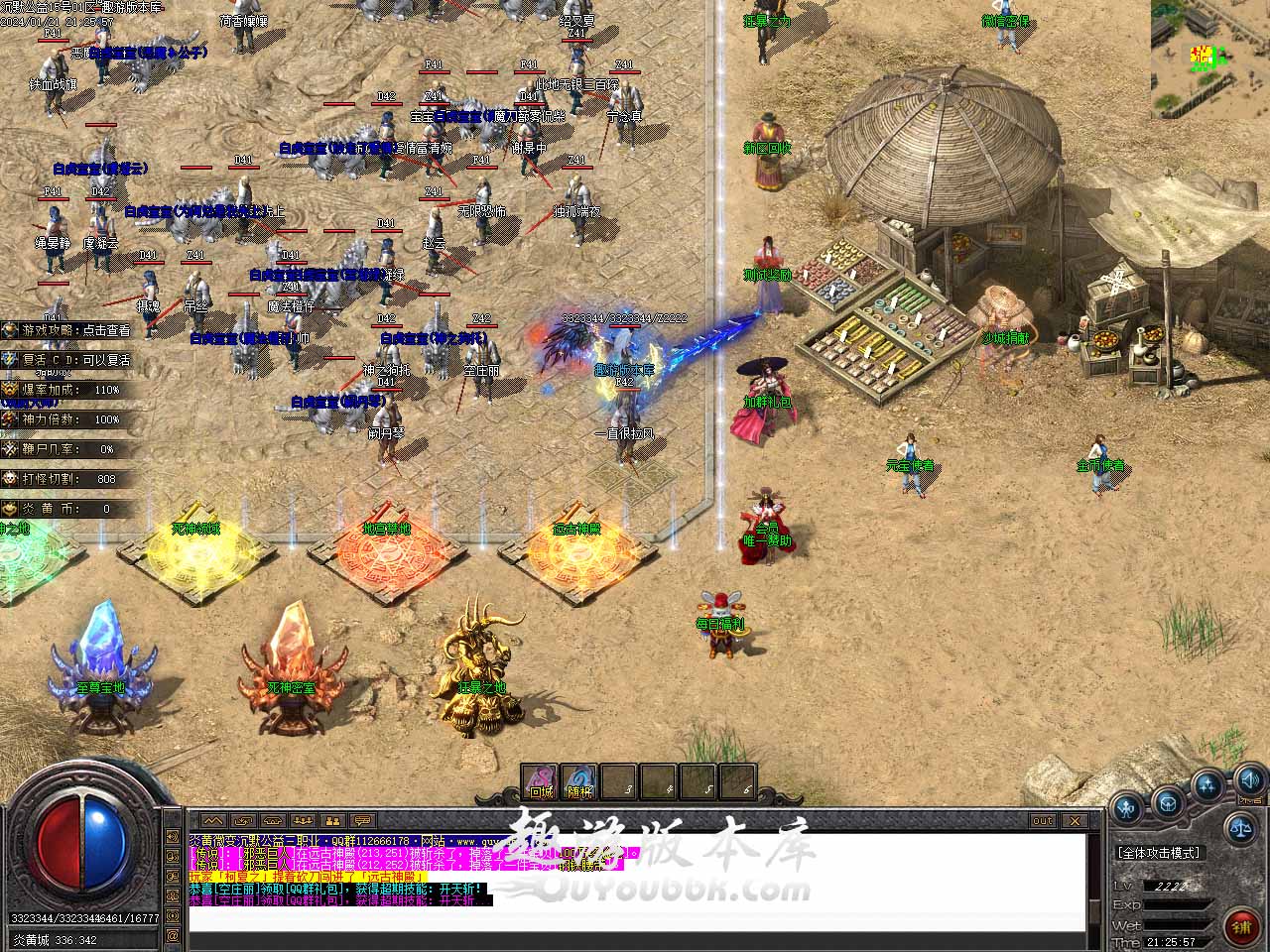The width and height of the screenshot is (1270, 952).
Task: Open the cube bag round icon
Action: pos(1168,800)
